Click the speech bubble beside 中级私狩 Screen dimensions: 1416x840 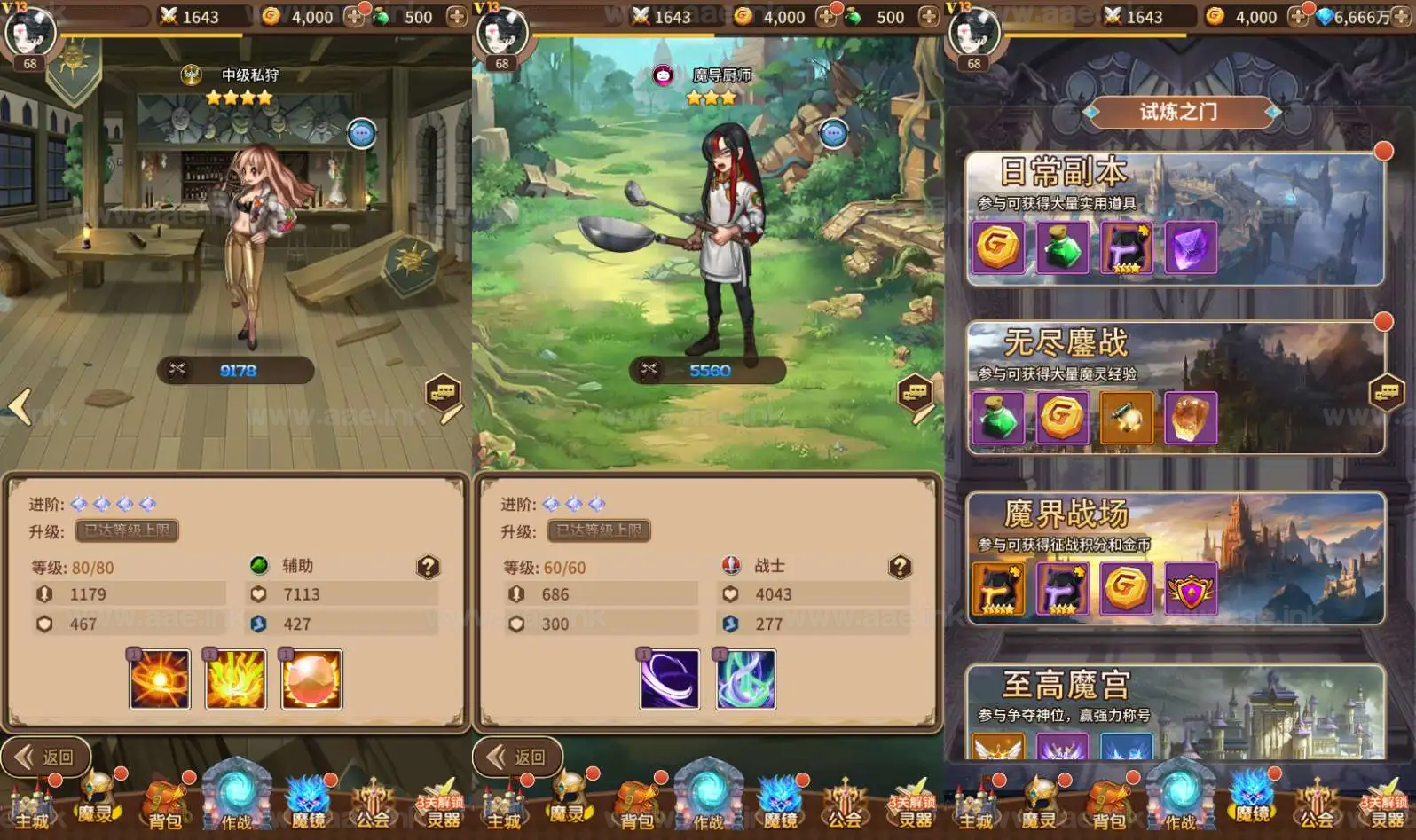point(361,134)
